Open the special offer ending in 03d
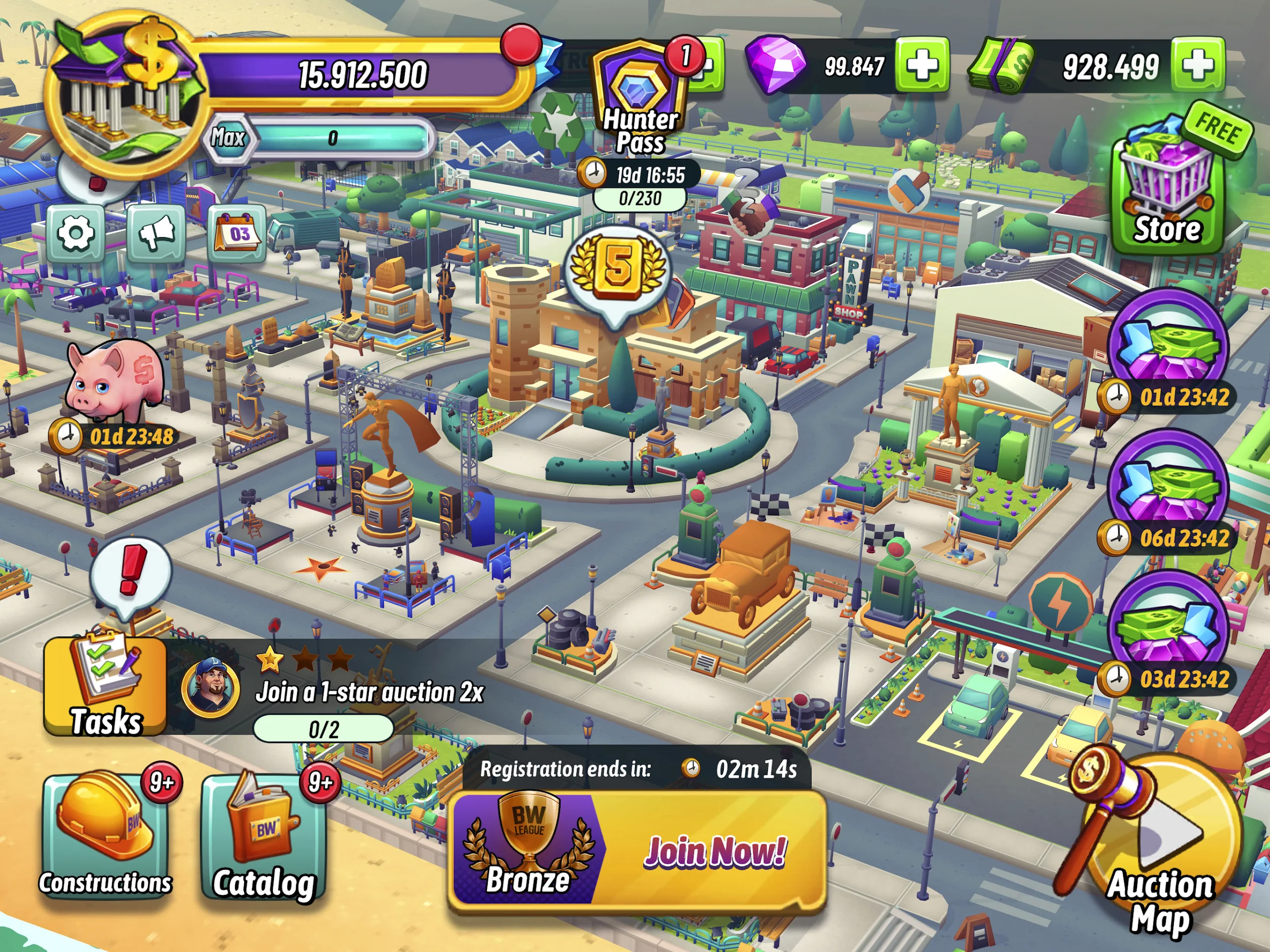The width and height of the screenshot is (1270, 952). pyautogui.click(x=1168, y=629)
